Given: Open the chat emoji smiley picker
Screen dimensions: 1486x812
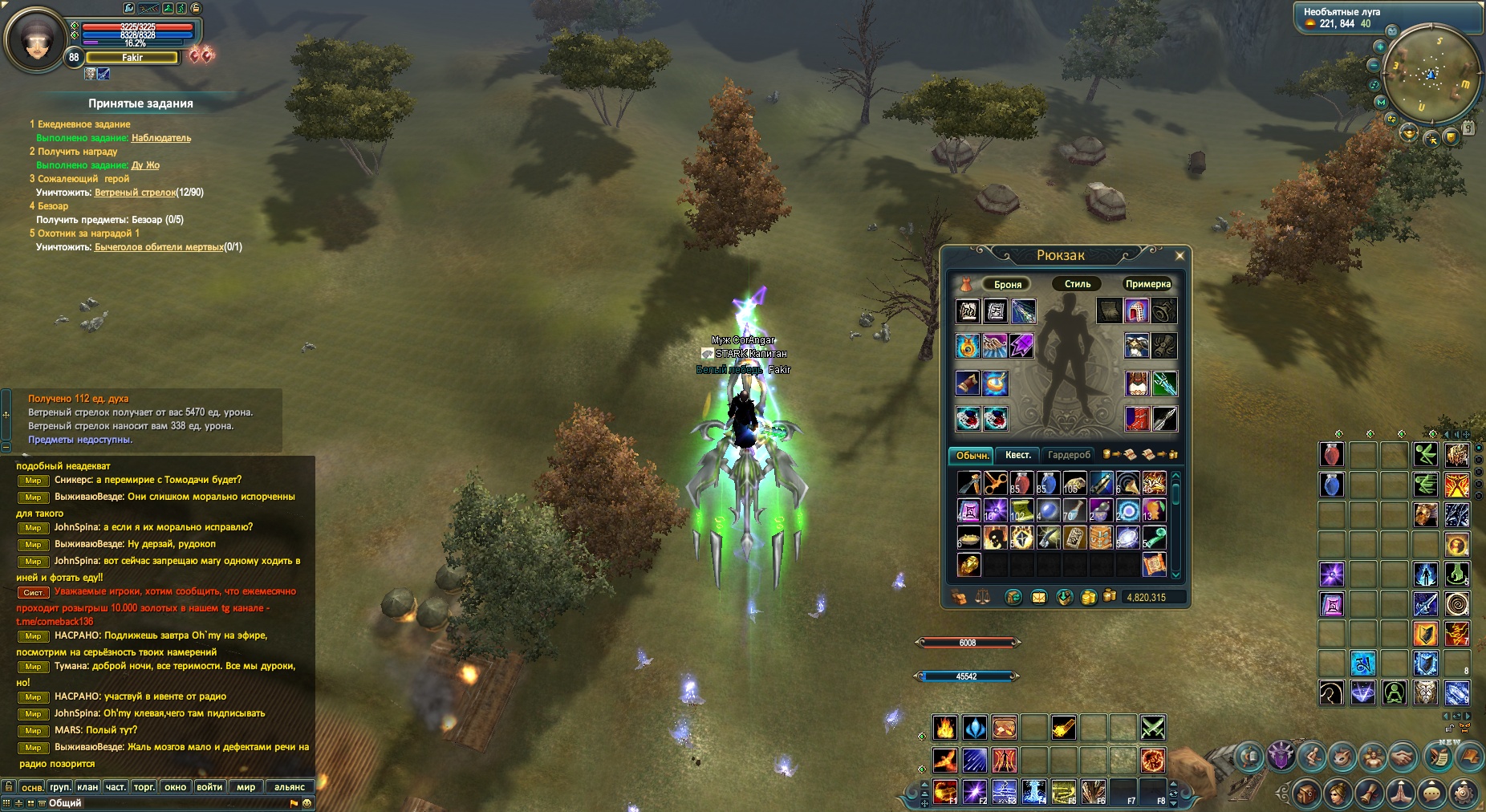Looking at the screenshot, I should [307, 803].
